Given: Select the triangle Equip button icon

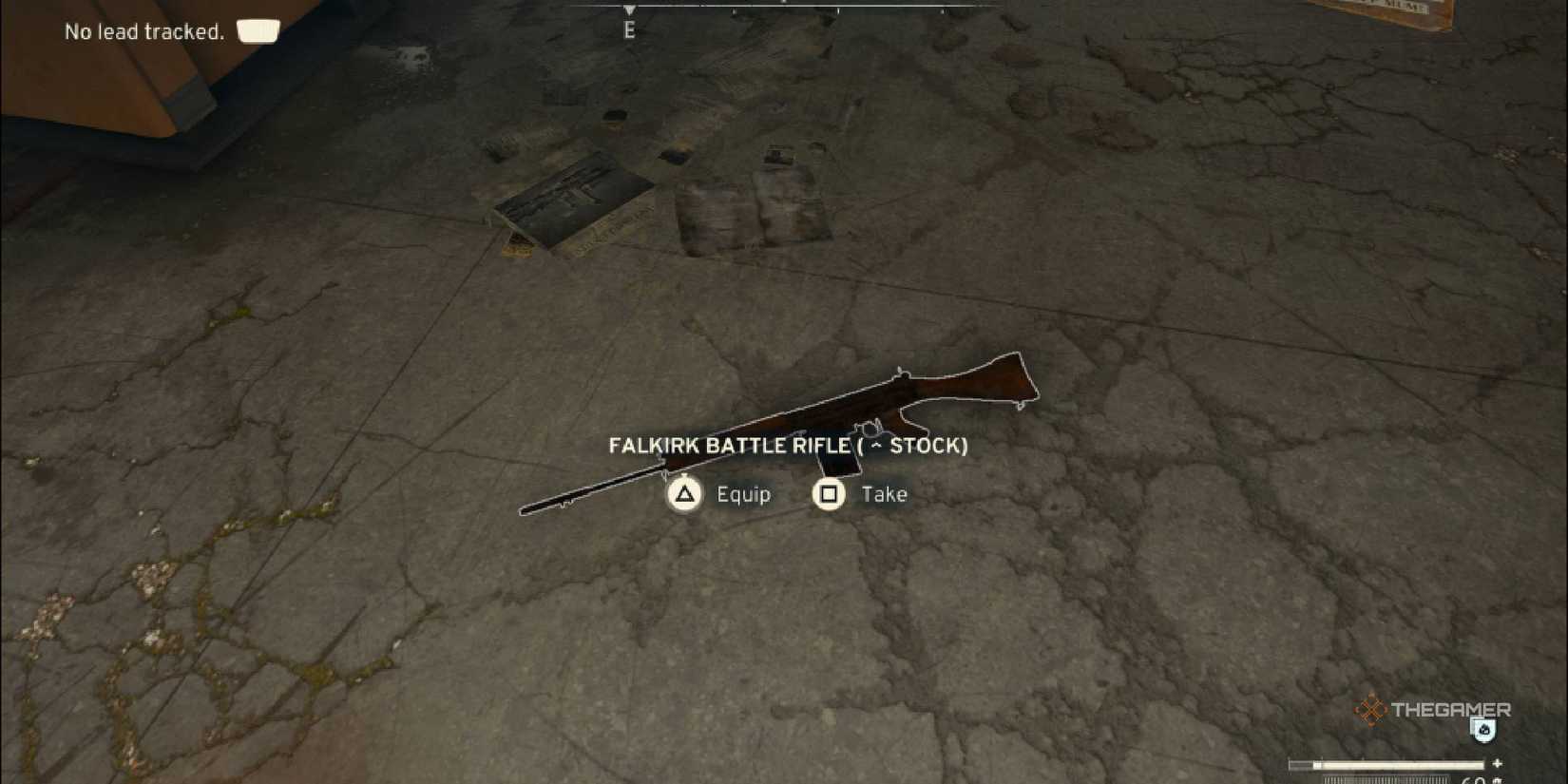Looking at the screenshot, I should pyautogui.click(x=683, y=494).
